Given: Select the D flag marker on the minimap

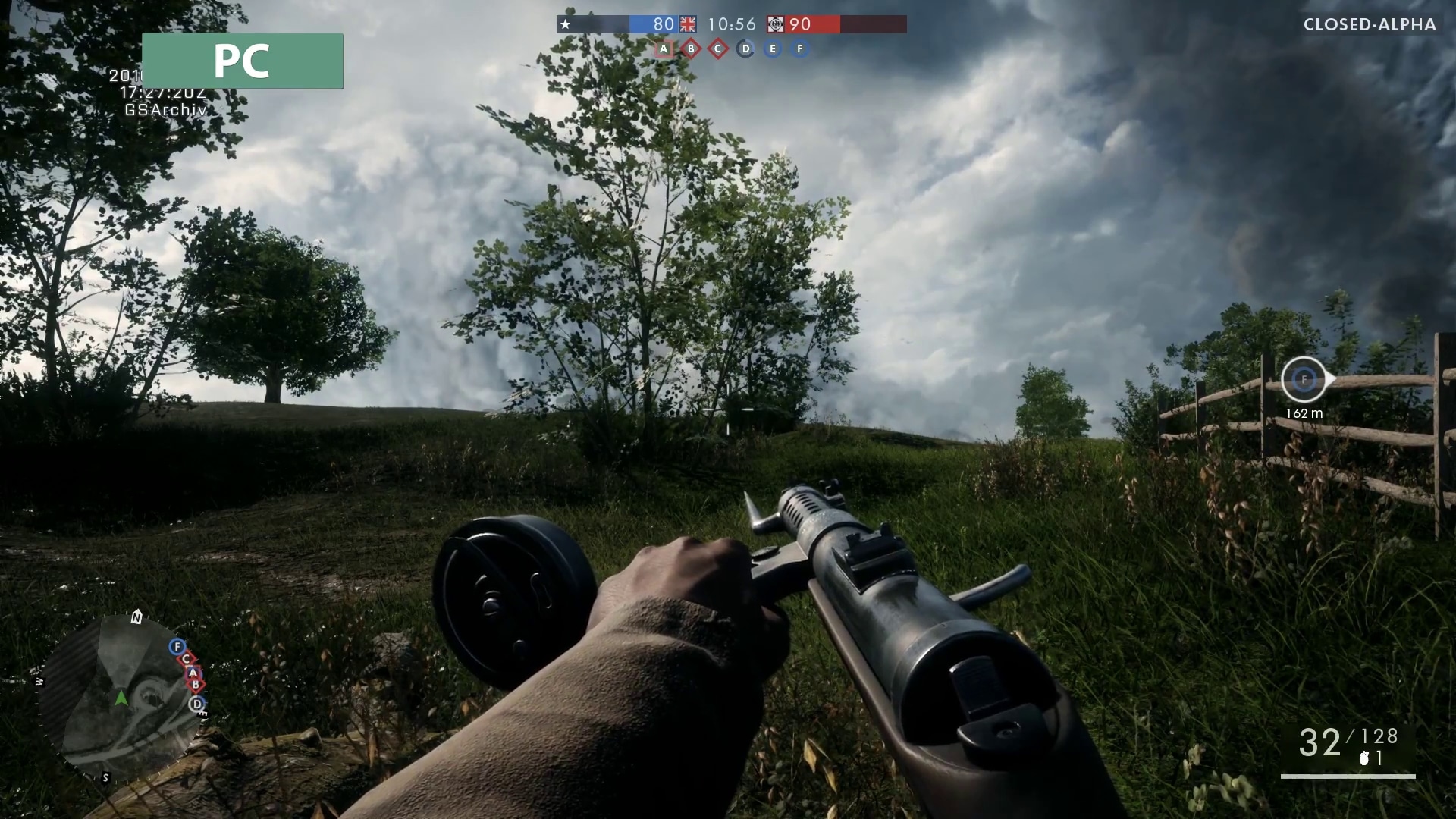Looking at the screenshot, I should coord(197,704).
